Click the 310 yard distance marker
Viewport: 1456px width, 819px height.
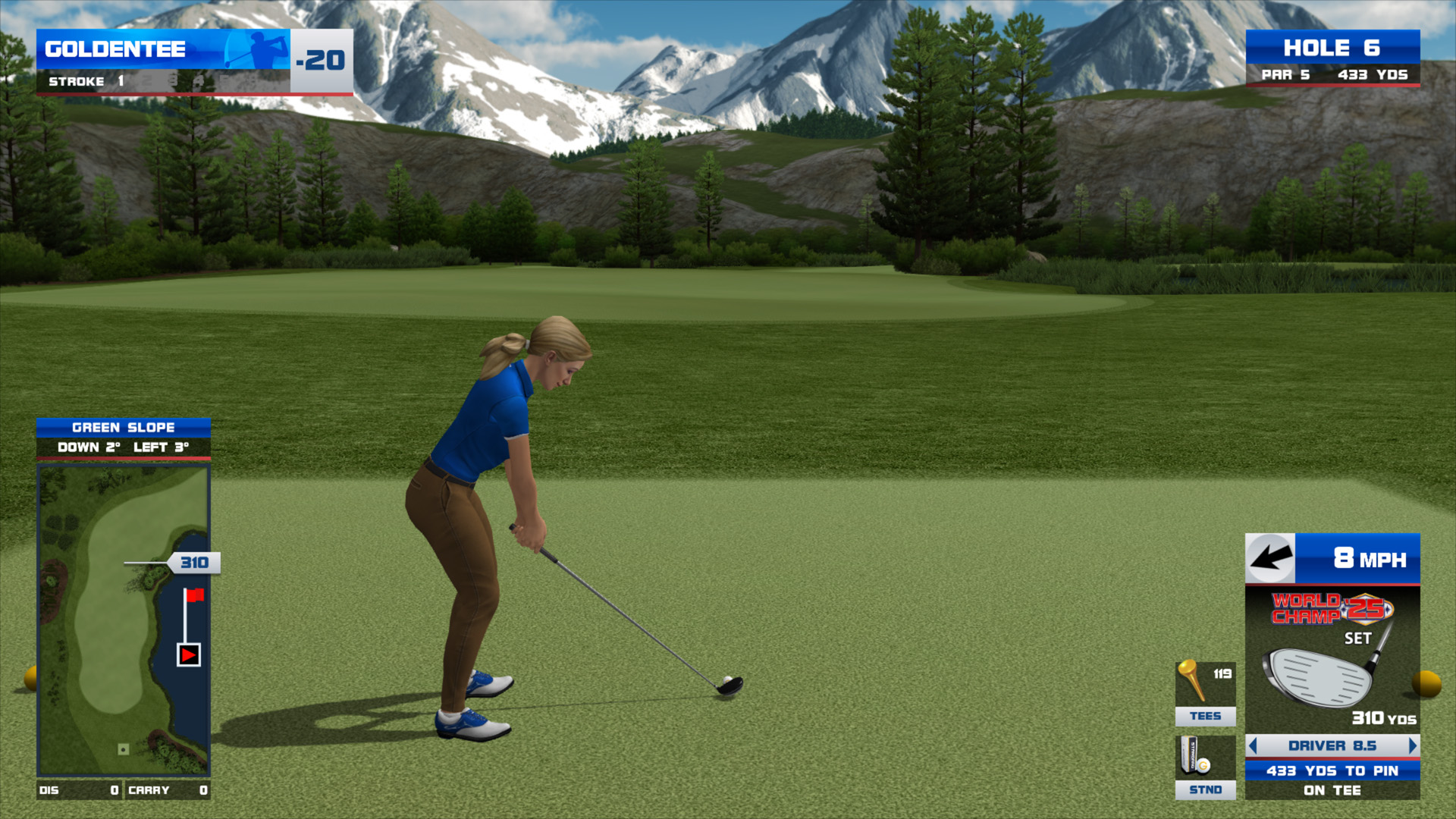click(194, 563)
